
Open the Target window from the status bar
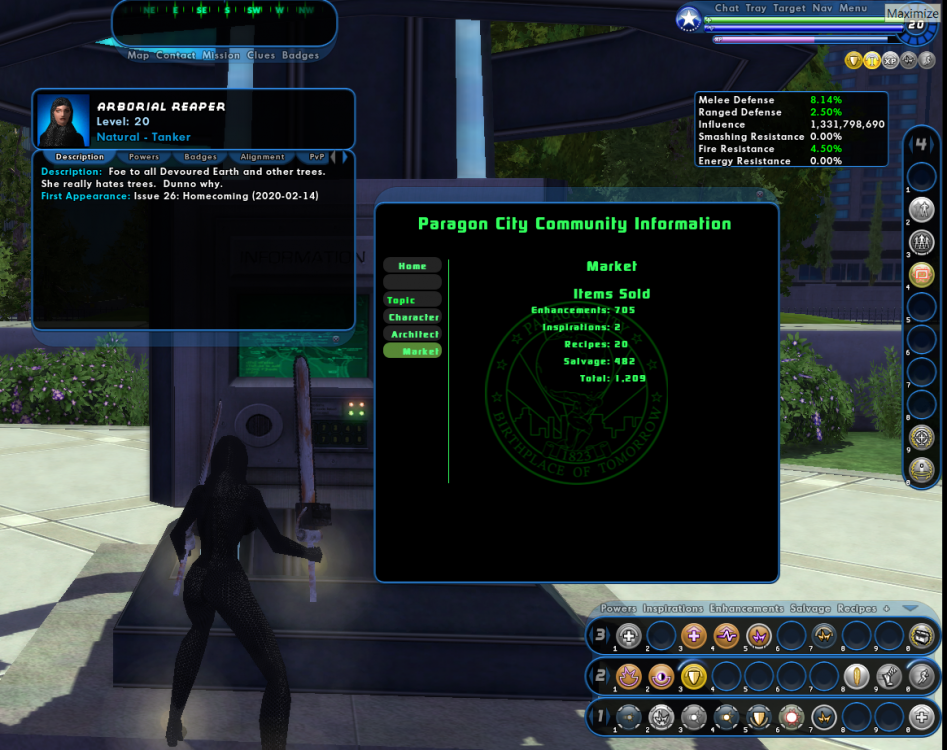(x=789, y=8)
